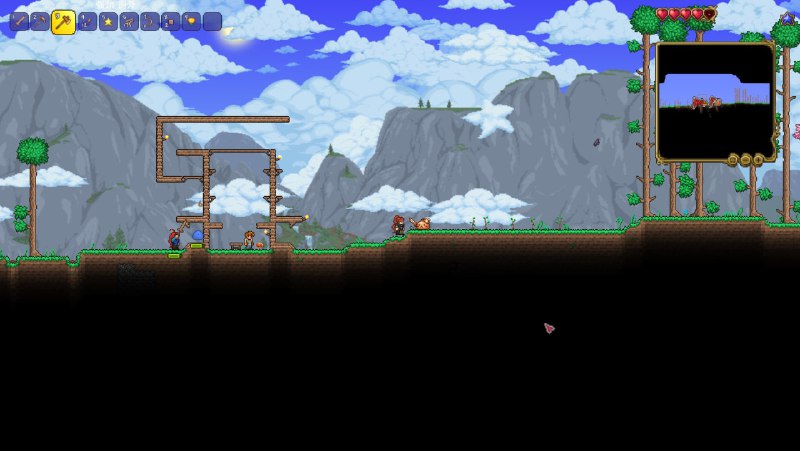Select the copper shortsword hotbar slot
800x451 pixels.
(x=19, y=21)
